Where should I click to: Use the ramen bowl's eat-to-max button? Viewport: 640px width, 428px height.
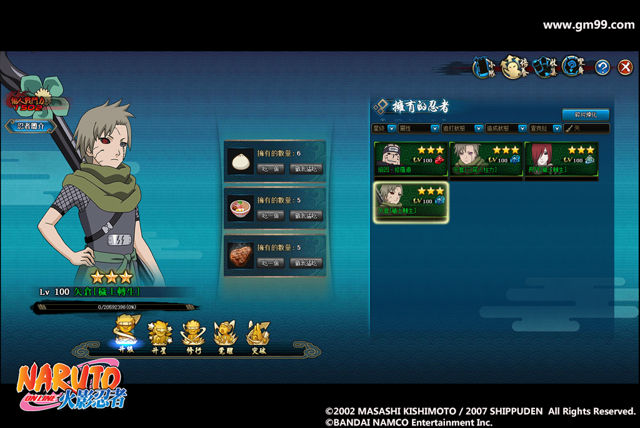[x=306, y=215]
